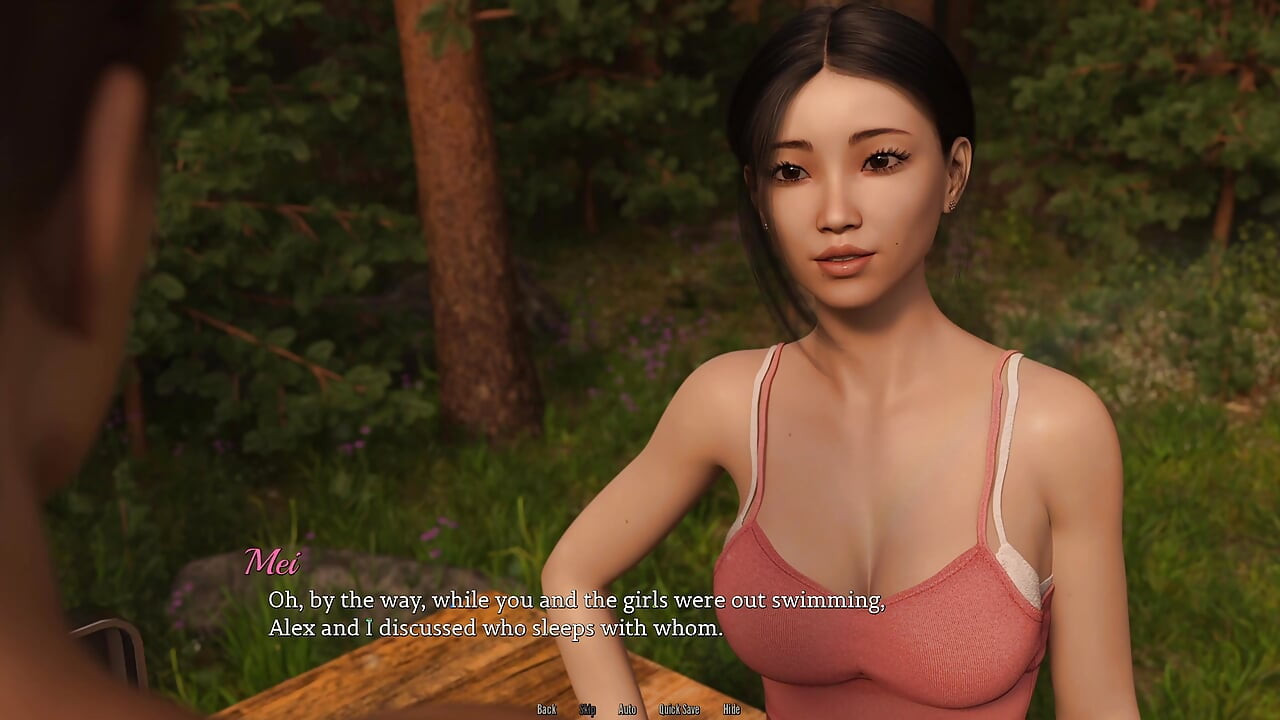Toggle Auto dialogue advance
The height and width of the screenshot is (720, 1280).
coord(627,710)
